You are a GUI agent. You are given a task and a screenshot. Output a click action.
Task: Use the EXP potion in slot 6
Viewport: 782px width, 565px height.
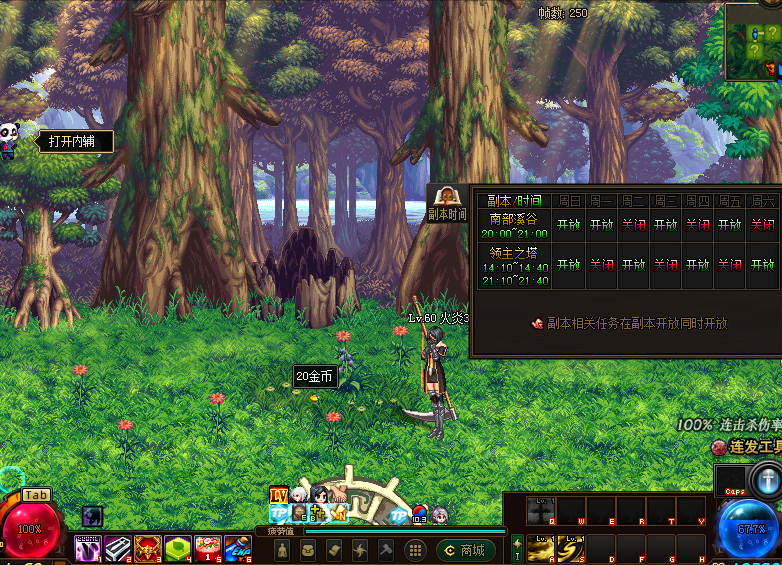(x=237, y=548)
